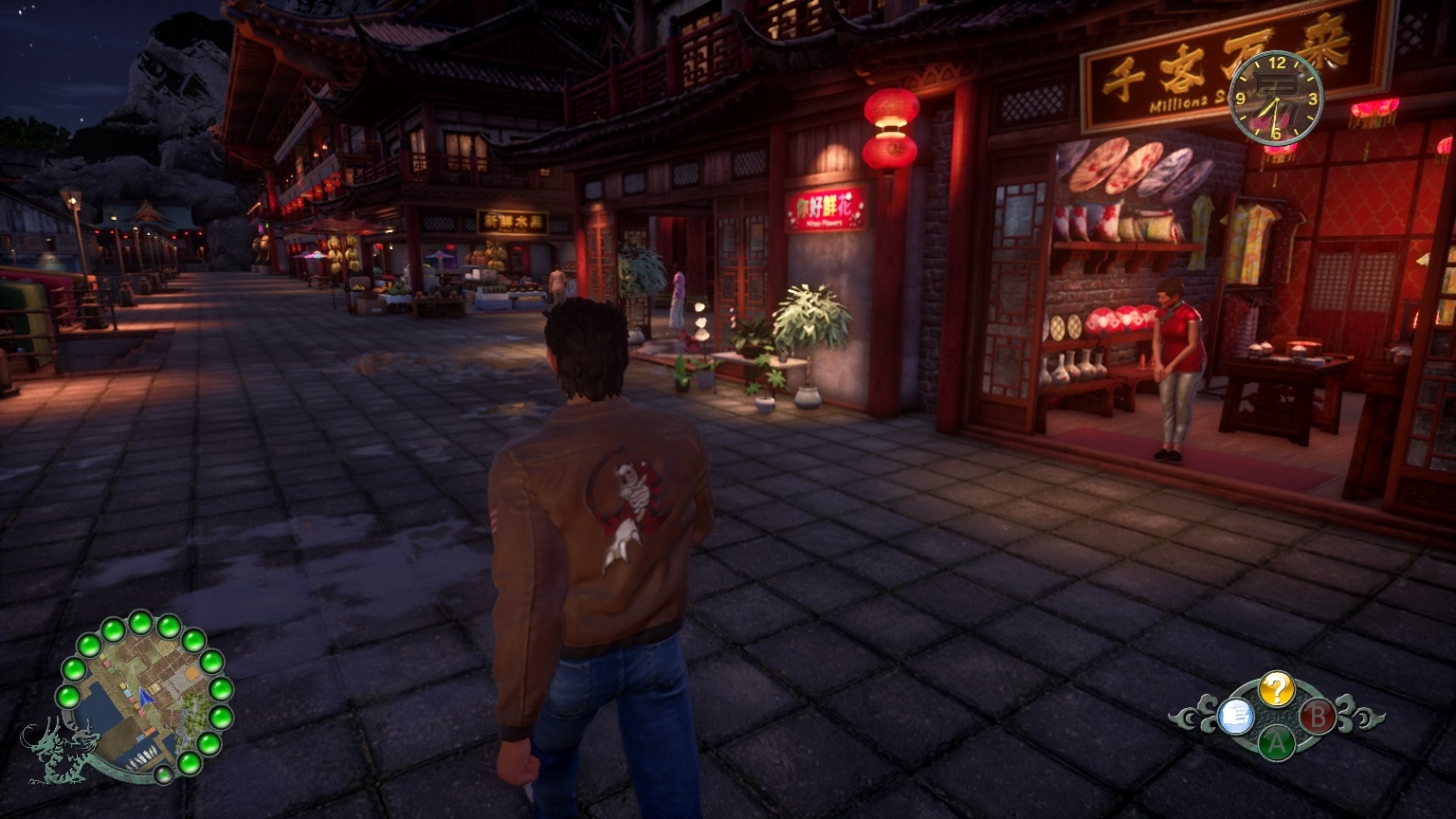
Task: Open the notebook from the blue icon
Action: pyautogui.click(x=1234, y=717)
